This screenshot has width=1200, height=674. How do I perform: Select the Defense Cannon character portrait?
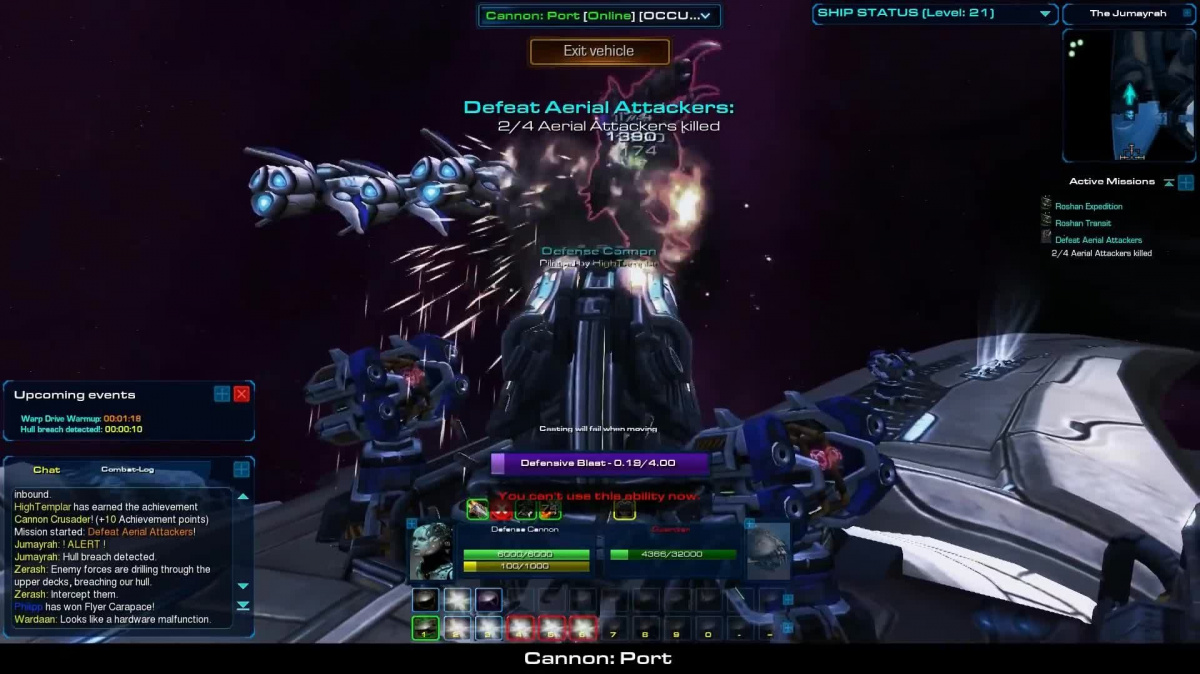click(x=431, y=551)
